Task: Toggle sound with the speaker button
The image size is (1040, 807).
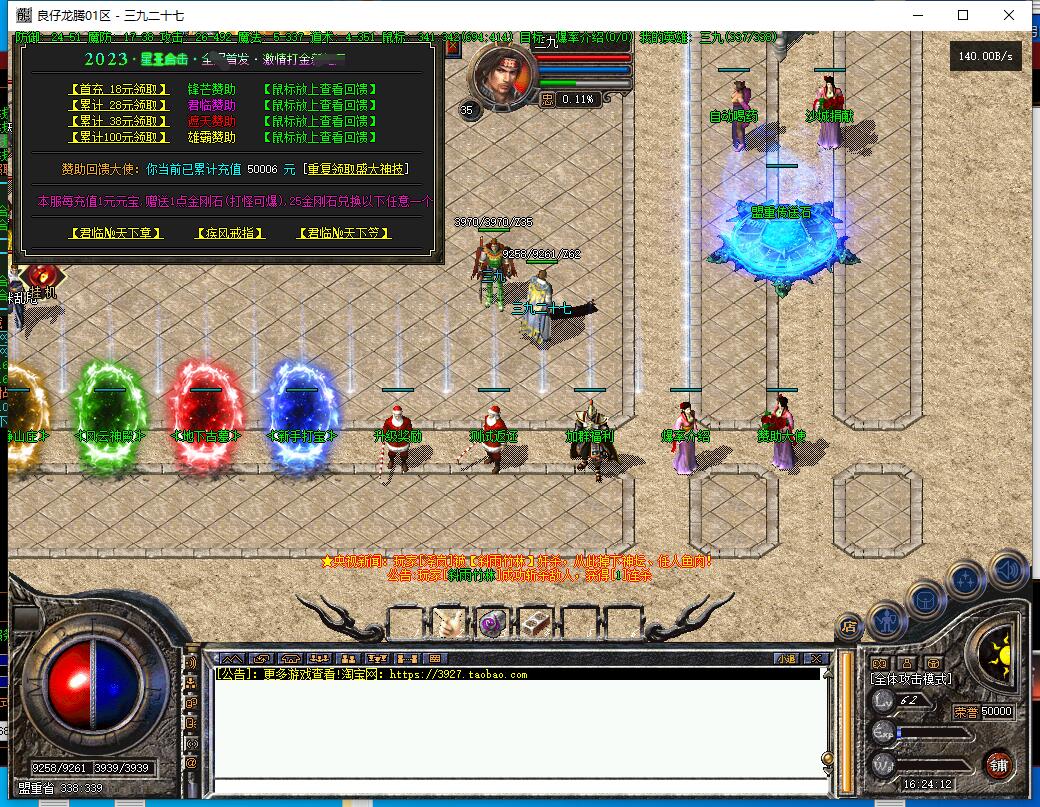Action: pyautogui.click(x=1008, y=570)
